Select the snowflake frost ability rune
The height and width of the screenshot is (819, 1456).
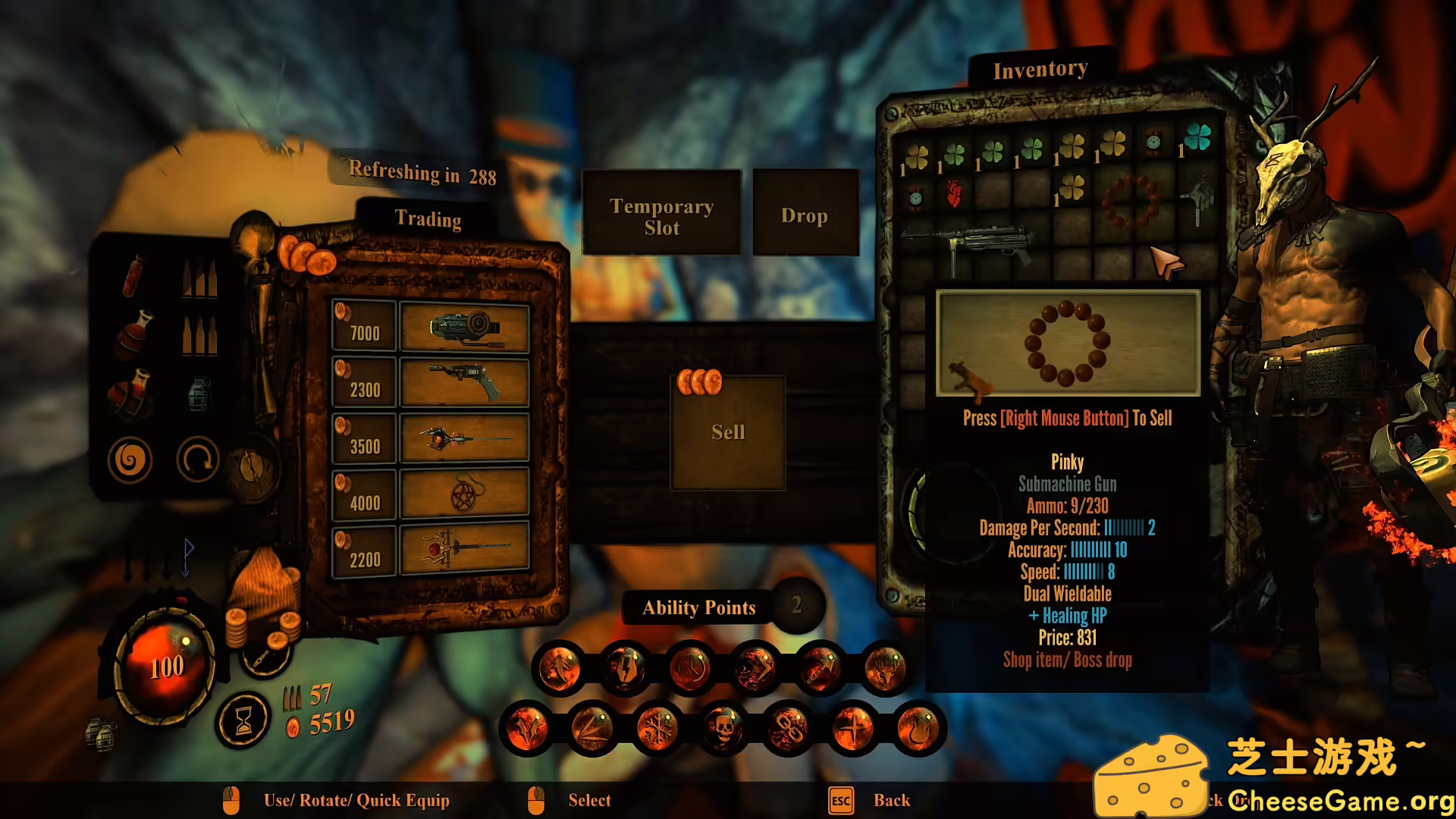[660, 730]
